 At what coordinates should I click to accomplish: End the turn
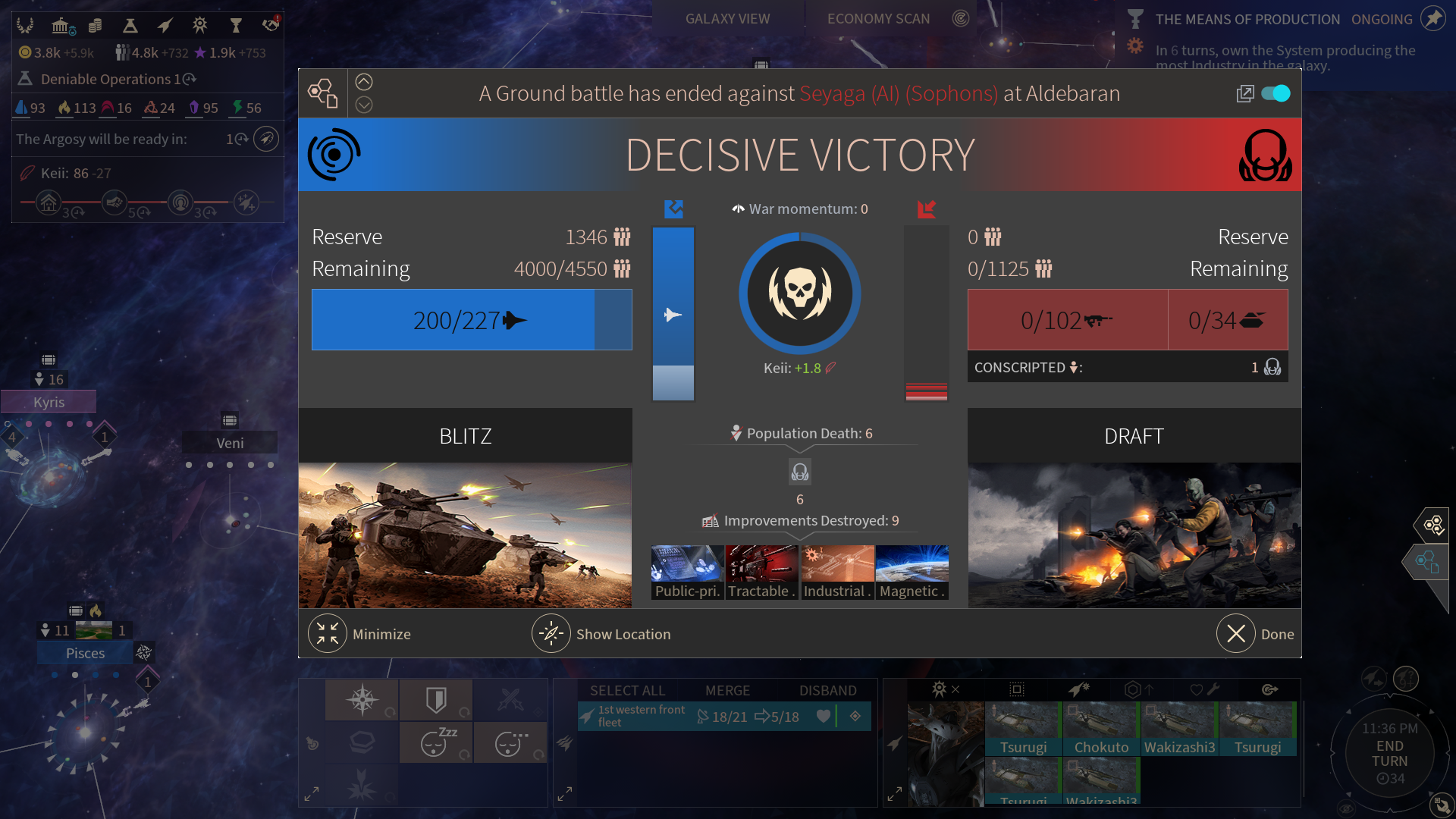tap(1389, 754)
